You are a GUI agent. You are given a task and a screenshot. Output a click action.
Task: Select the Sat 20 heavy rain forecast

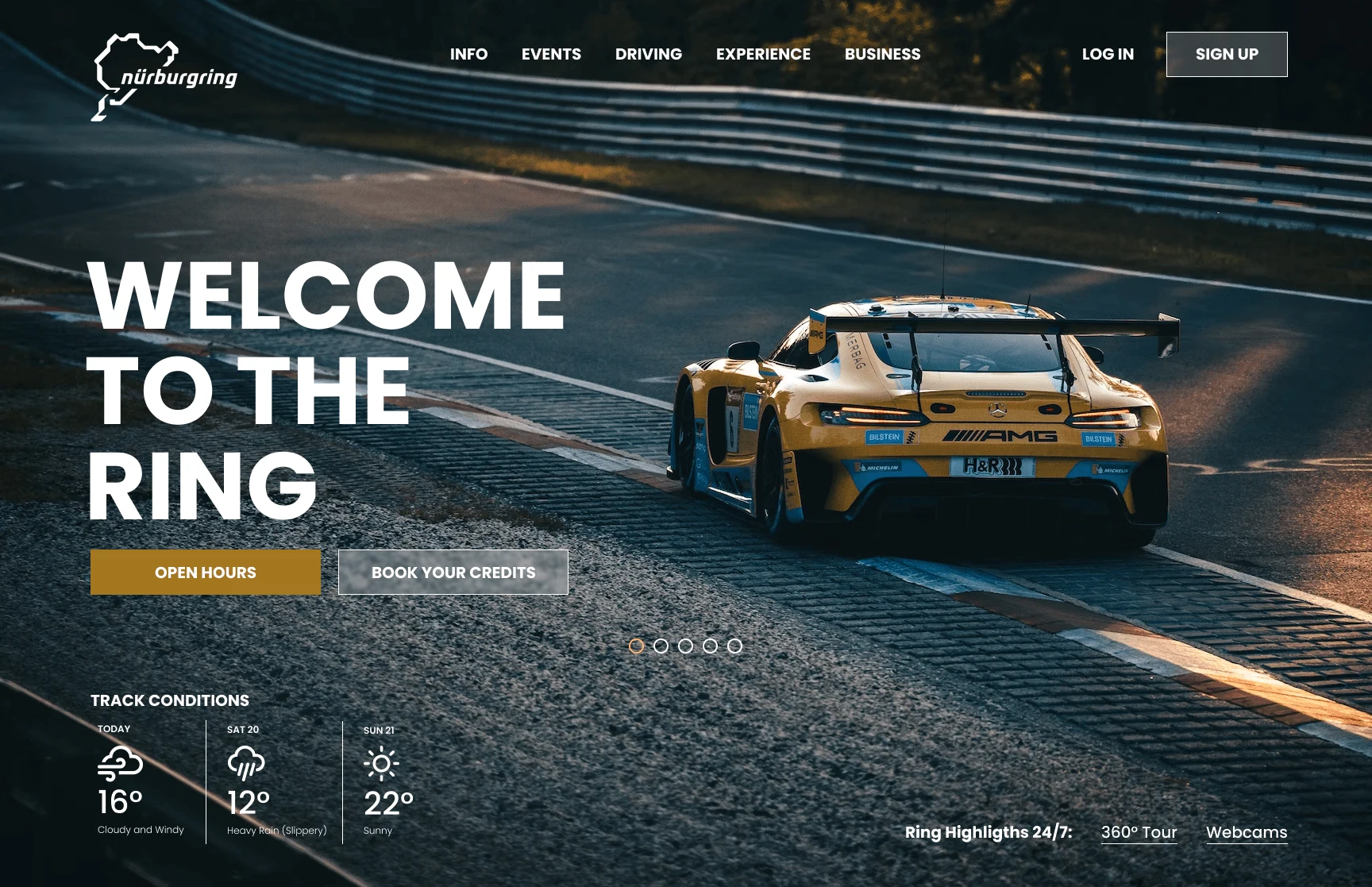(276, 781)
